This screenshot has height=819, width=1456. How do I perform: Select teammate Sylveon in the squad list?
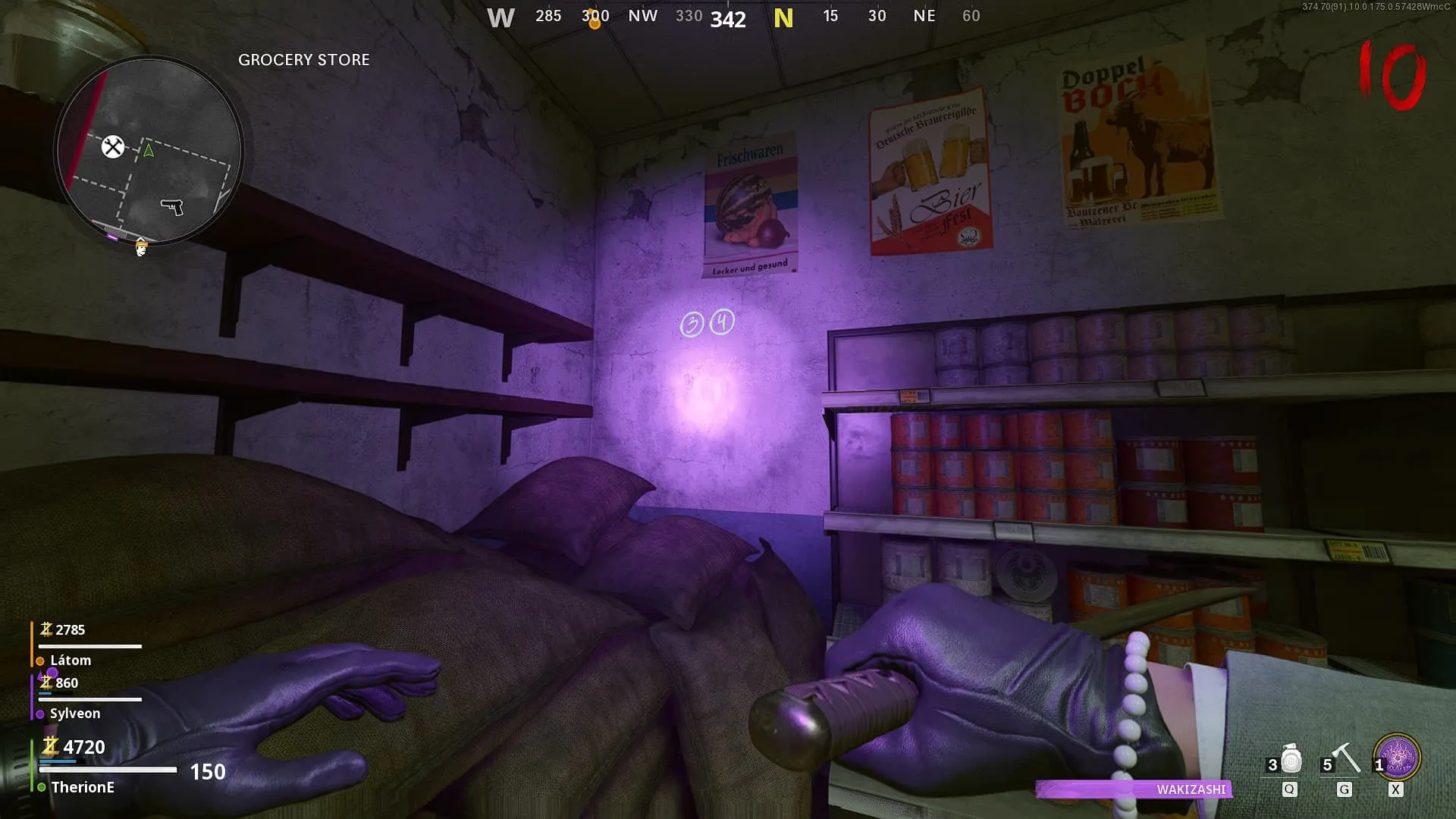coord(74,714)
